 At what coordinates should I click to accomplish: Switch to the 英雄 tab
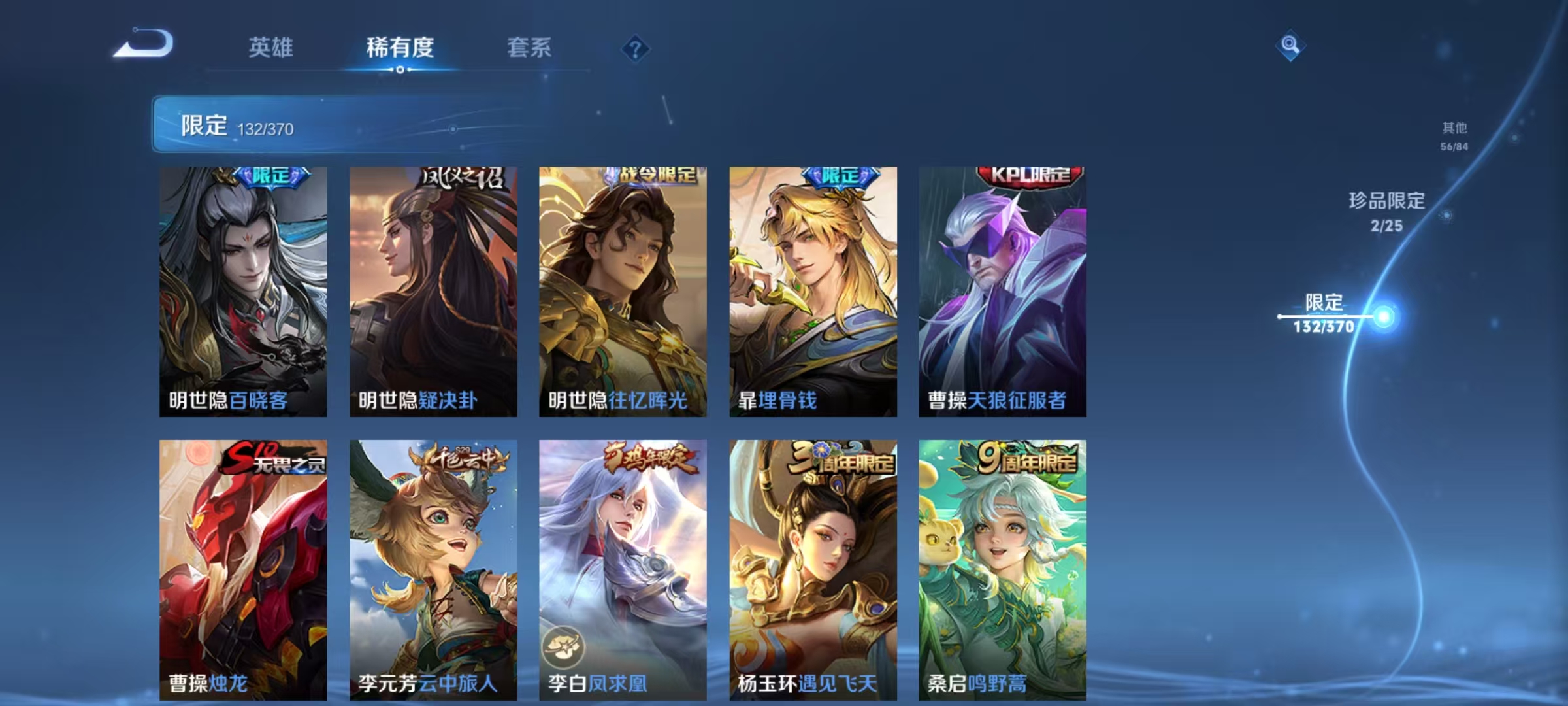click(270, 48)
